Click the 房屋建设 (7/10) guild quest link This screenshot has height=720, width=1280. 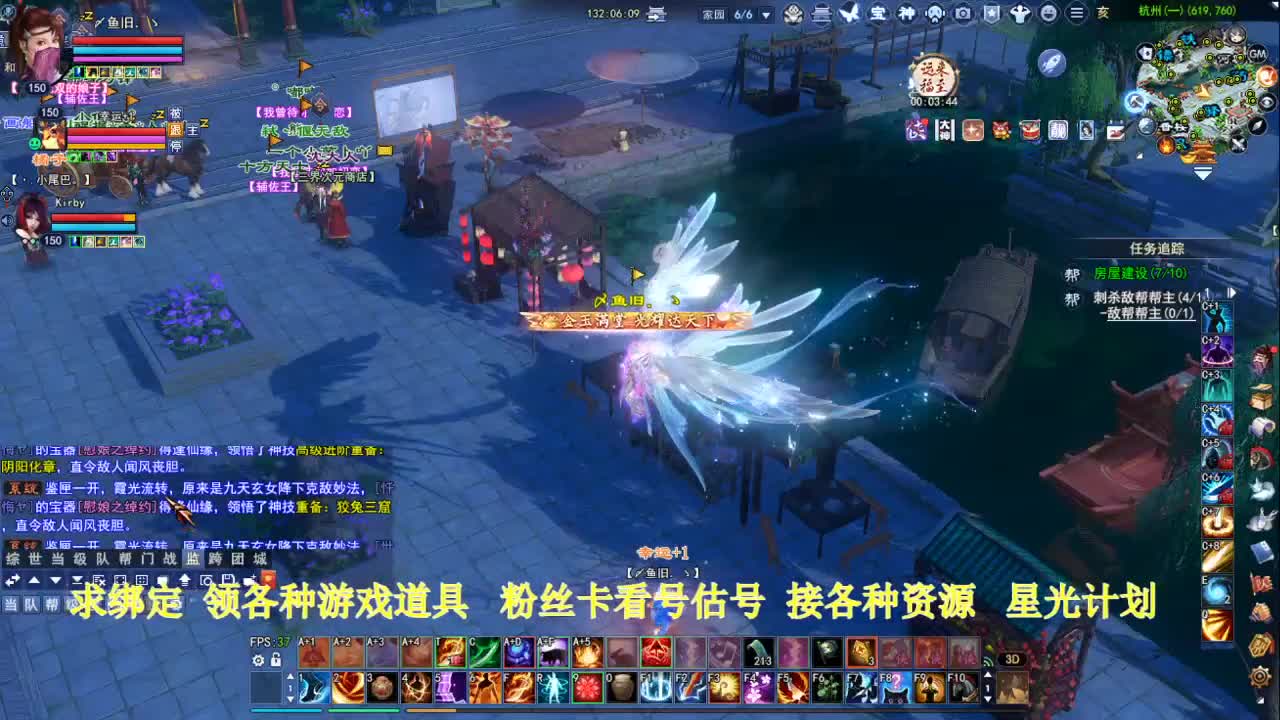point(1141,274)
